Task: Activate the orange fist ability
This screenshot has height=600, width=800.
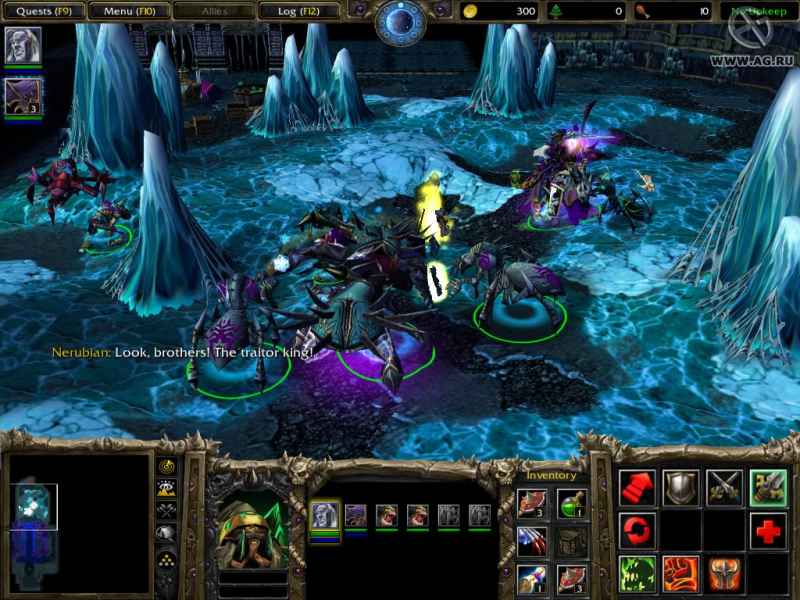Action: 681,574
